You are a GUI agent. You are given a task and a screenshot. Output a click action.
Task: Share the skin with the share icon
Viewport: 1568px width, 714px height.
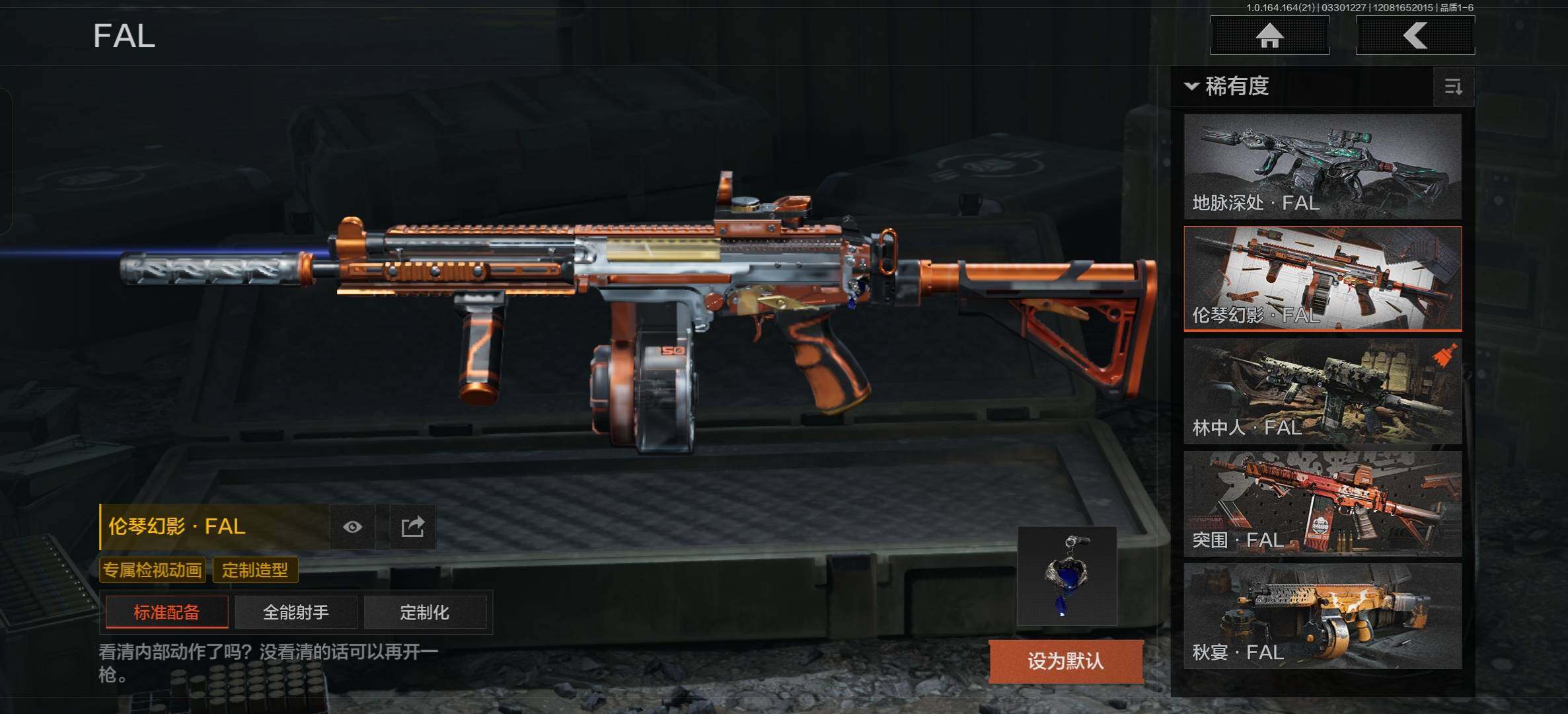pyautogui.click(x=412, y=527)
